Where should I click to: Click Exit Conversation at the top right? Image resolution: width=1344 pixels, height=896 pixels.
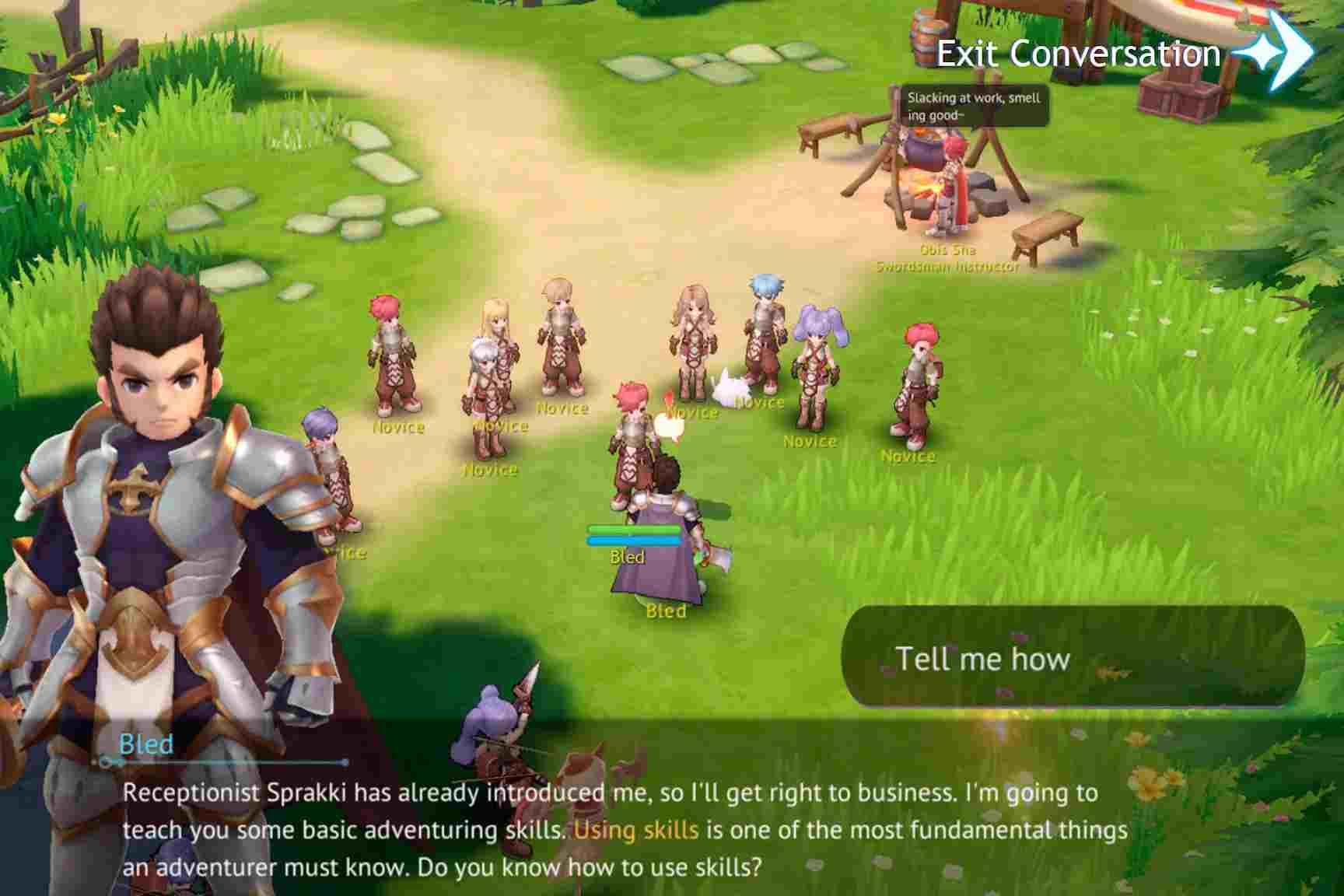coord(1077,54)
